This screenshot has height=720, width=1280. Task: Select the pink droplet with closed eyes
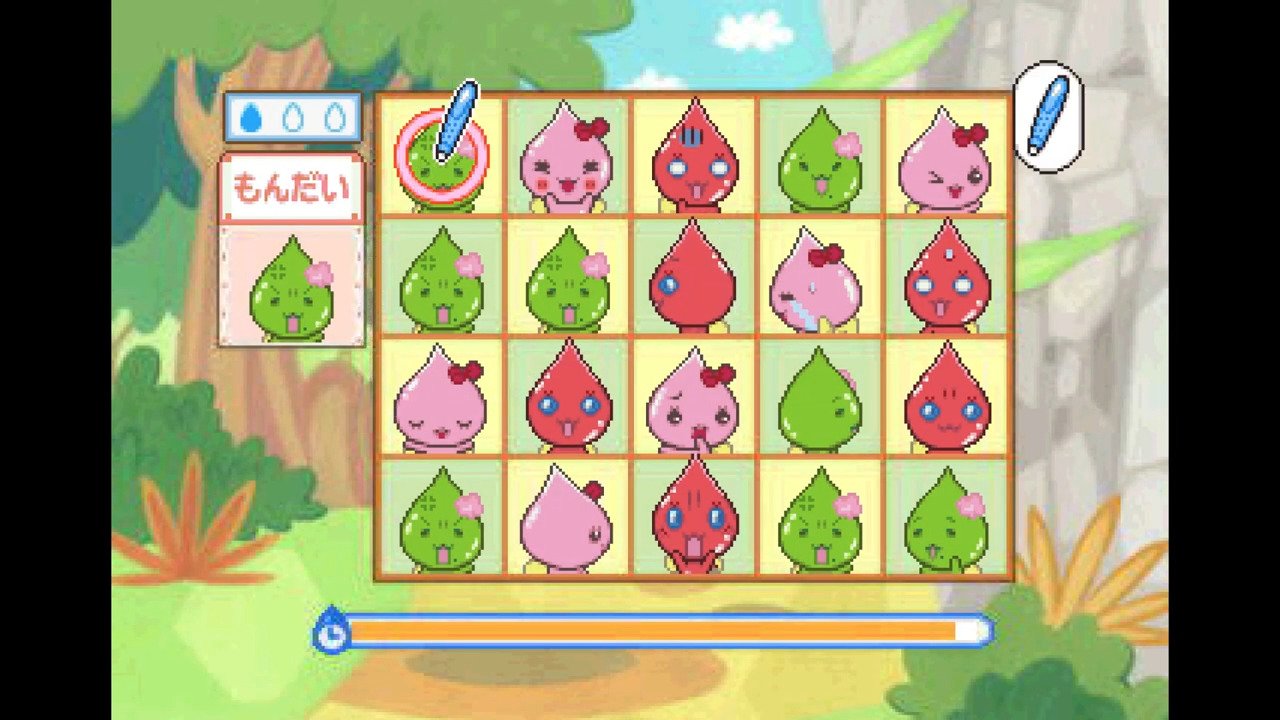(x=440, y=398)
